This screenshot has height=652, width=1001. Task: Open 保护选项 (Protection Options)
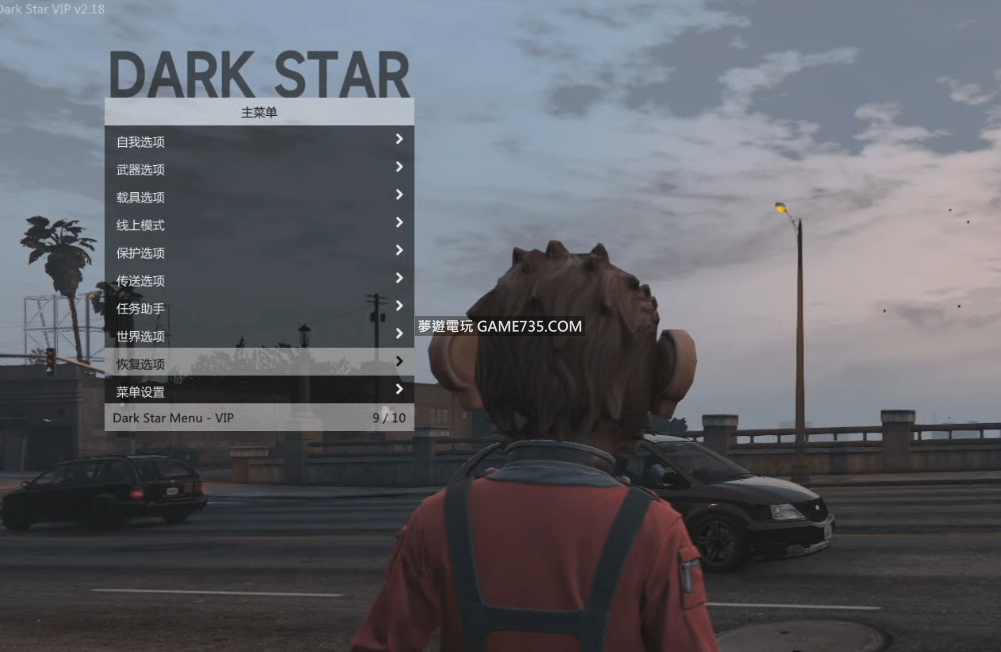[x=259, y=253]
